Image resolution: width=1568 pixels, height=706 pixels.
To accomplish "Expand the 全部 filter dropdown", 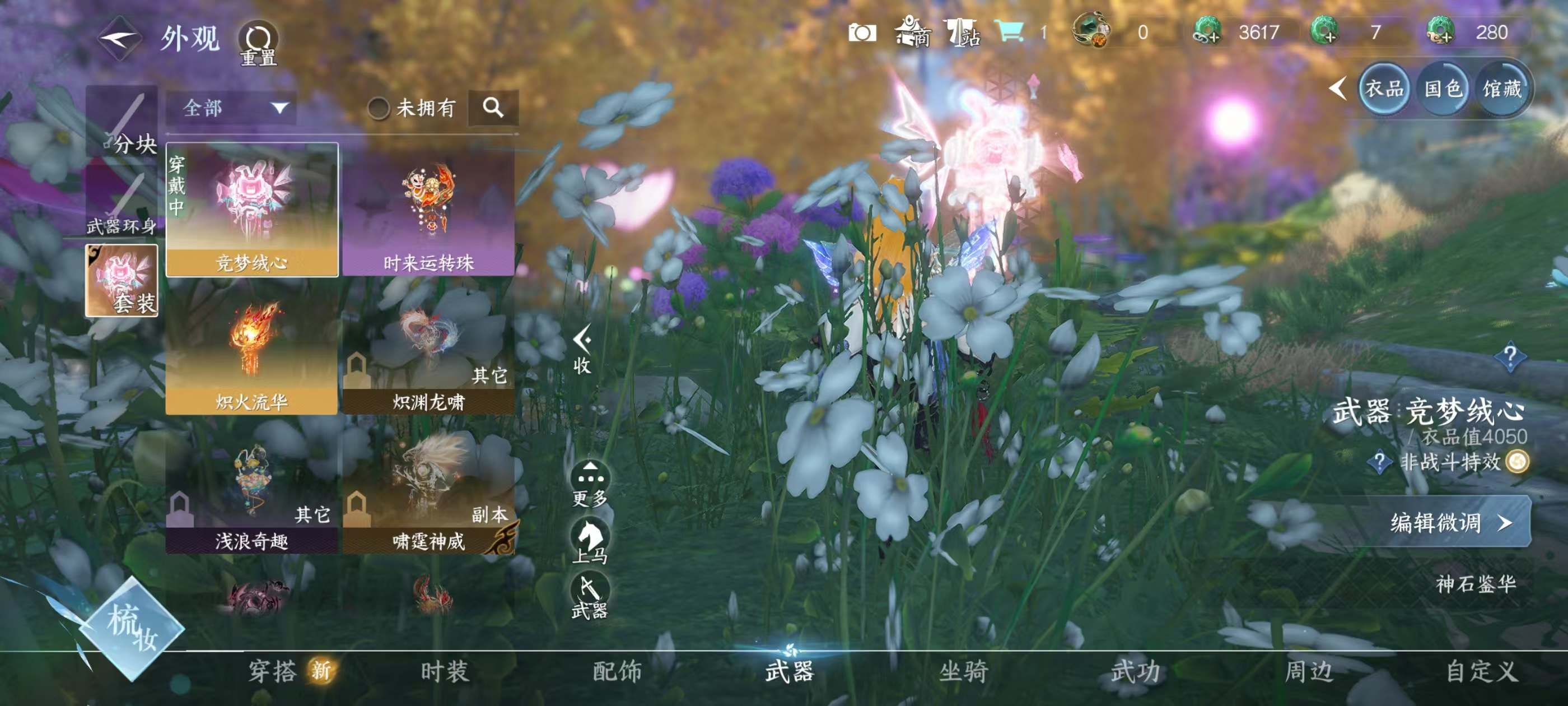I will pos(231,109).
